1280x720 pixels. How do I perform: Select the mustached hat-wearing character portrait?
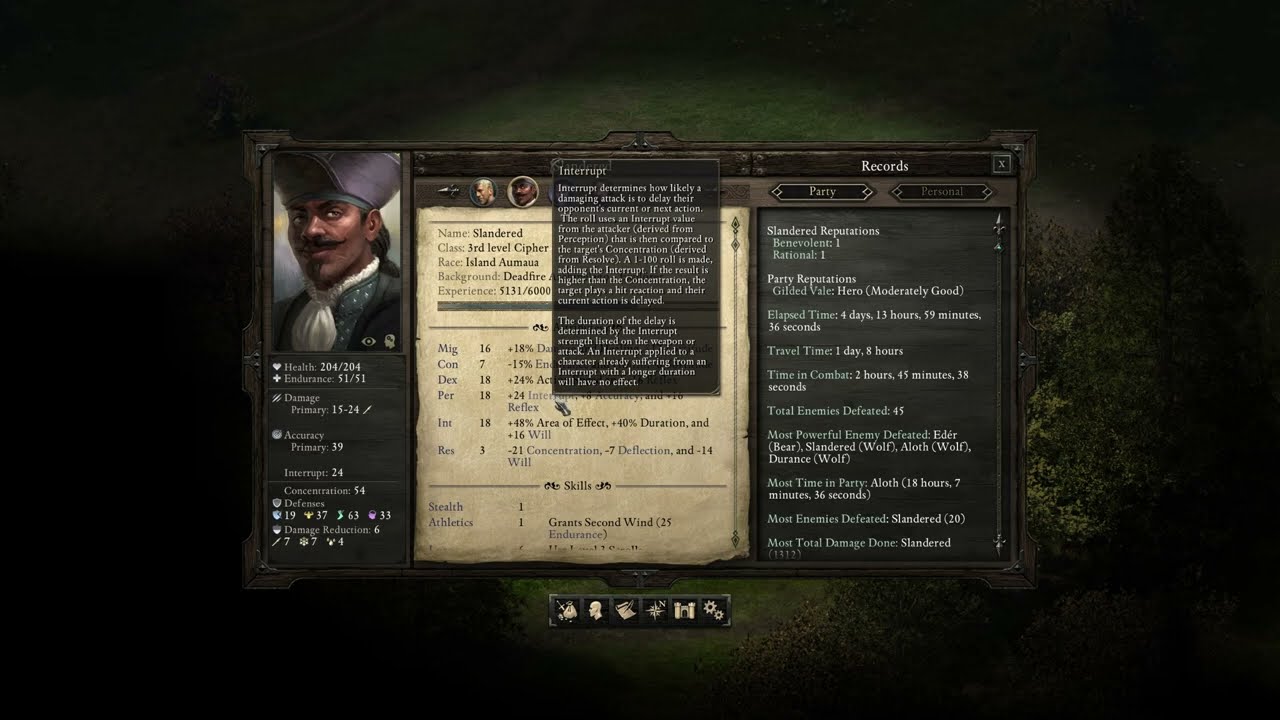[522, 191]
